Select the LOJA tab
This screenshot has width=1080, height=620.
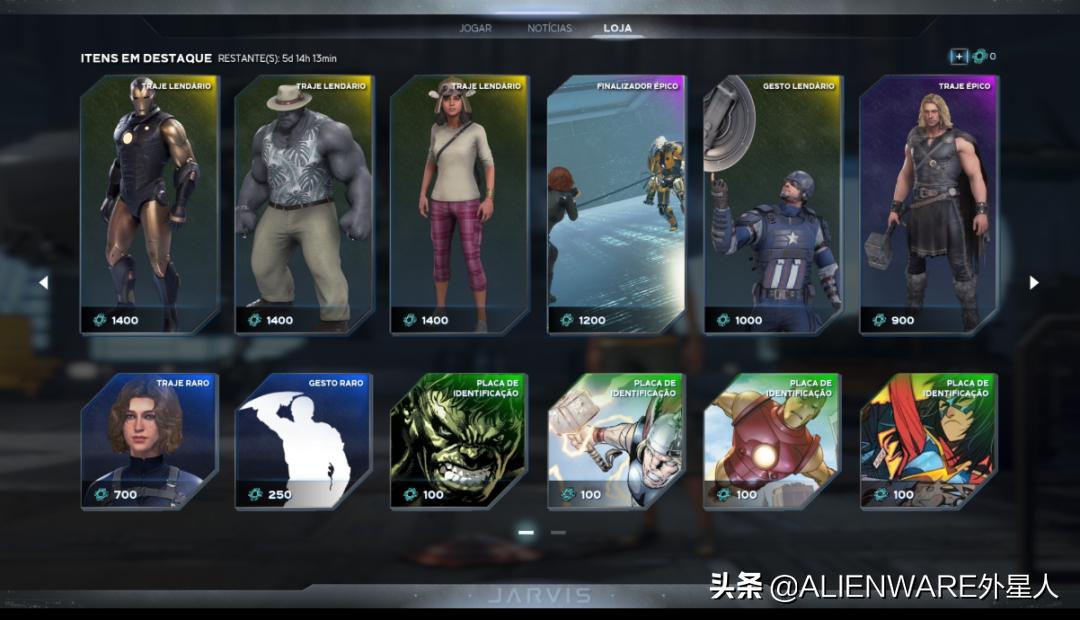tap(617, 28)
